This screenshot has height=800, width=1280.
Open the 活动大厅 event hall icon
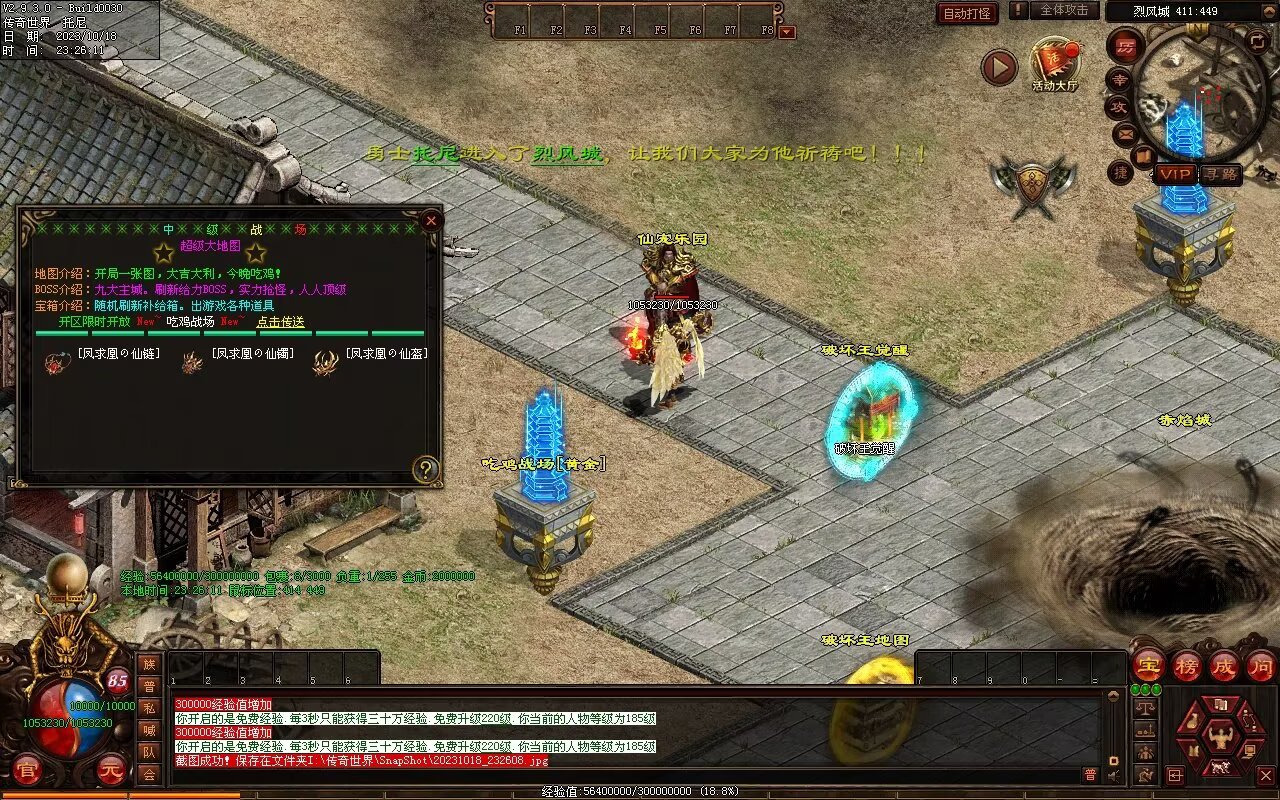point(1055,62)
